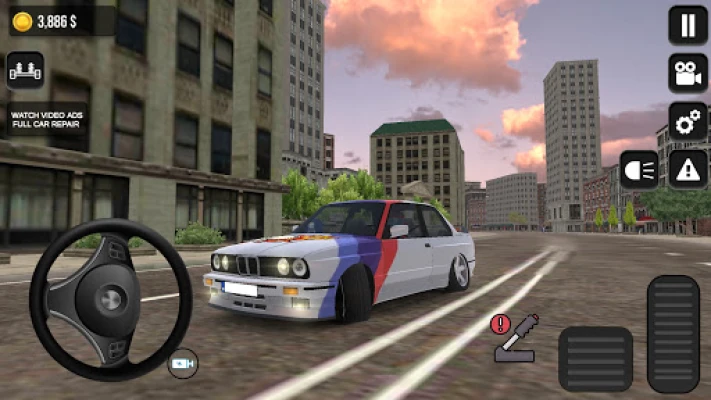Hit the gas accelerator pedal
This screenshot has width=711, height=400.
[672, 333]
